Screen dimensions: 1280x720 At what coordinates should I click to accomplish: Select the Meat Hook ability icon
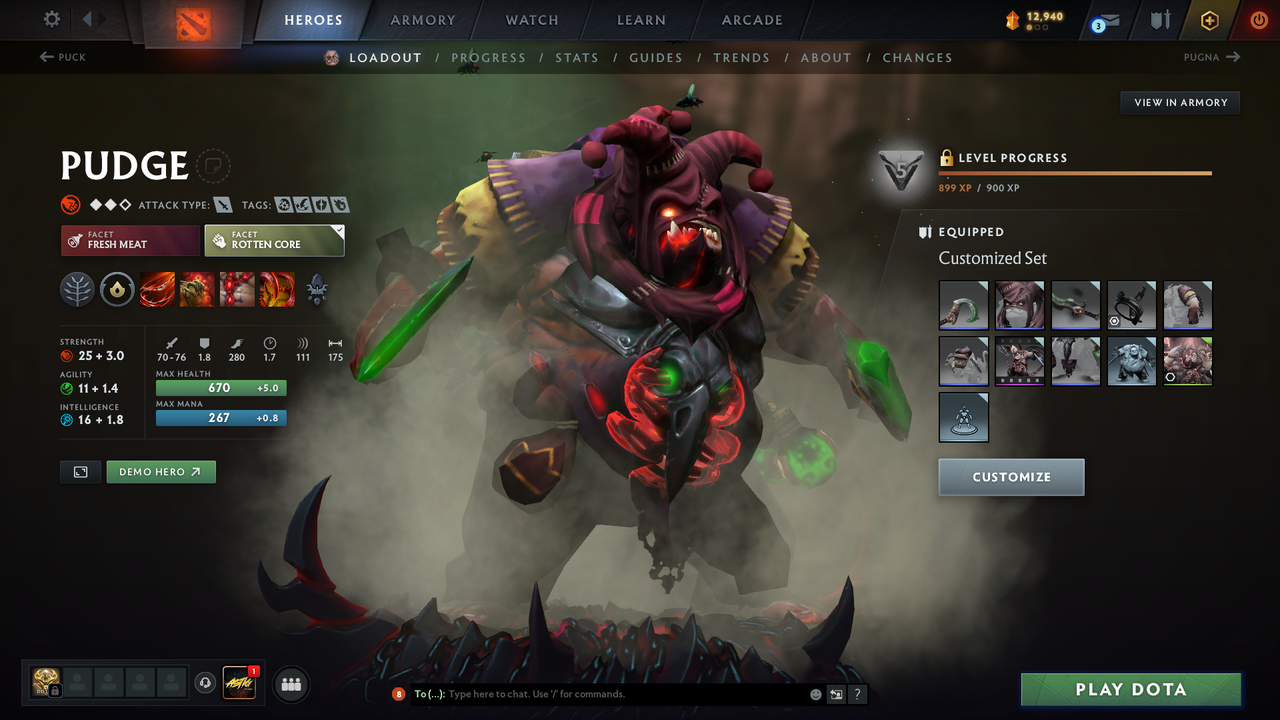(x=157, y=290)
